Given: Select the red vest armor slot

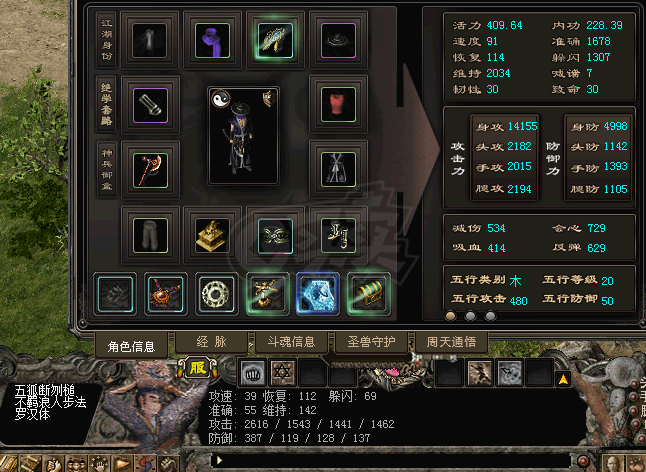Looking at the screenshot, I should pos(337,103).
